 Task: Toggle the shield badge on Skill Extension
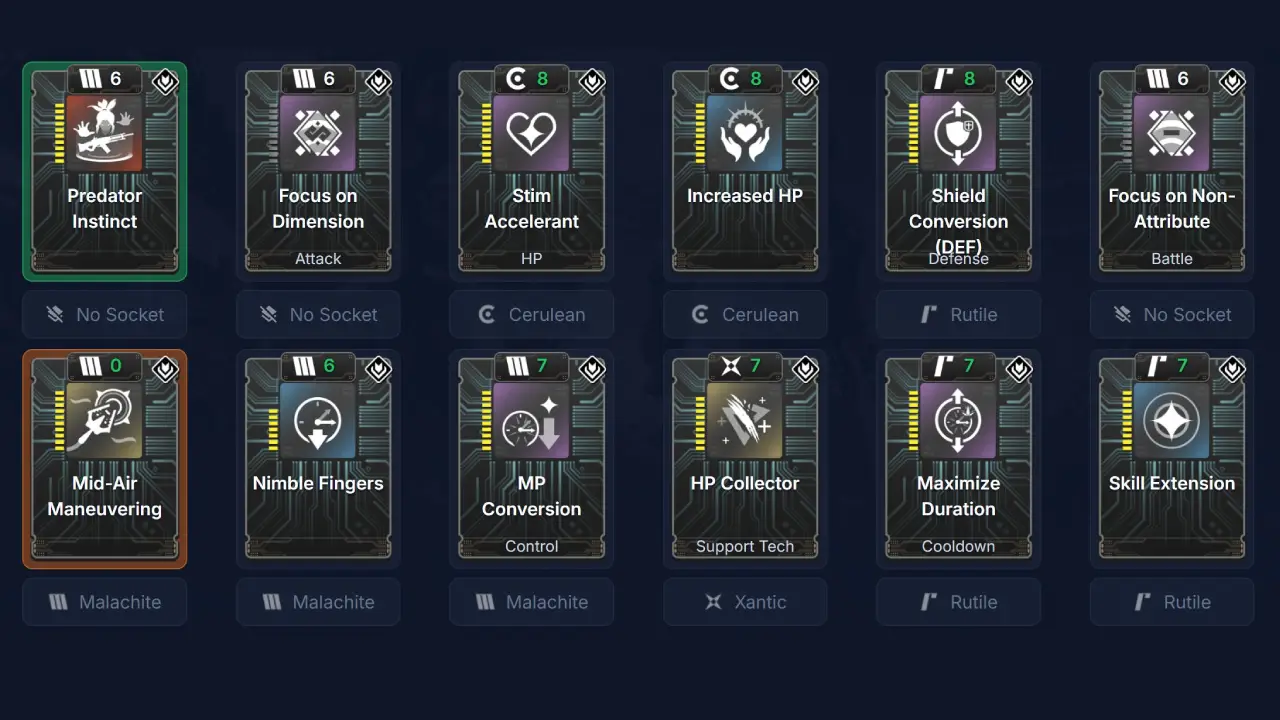[x=1232, y=370]
